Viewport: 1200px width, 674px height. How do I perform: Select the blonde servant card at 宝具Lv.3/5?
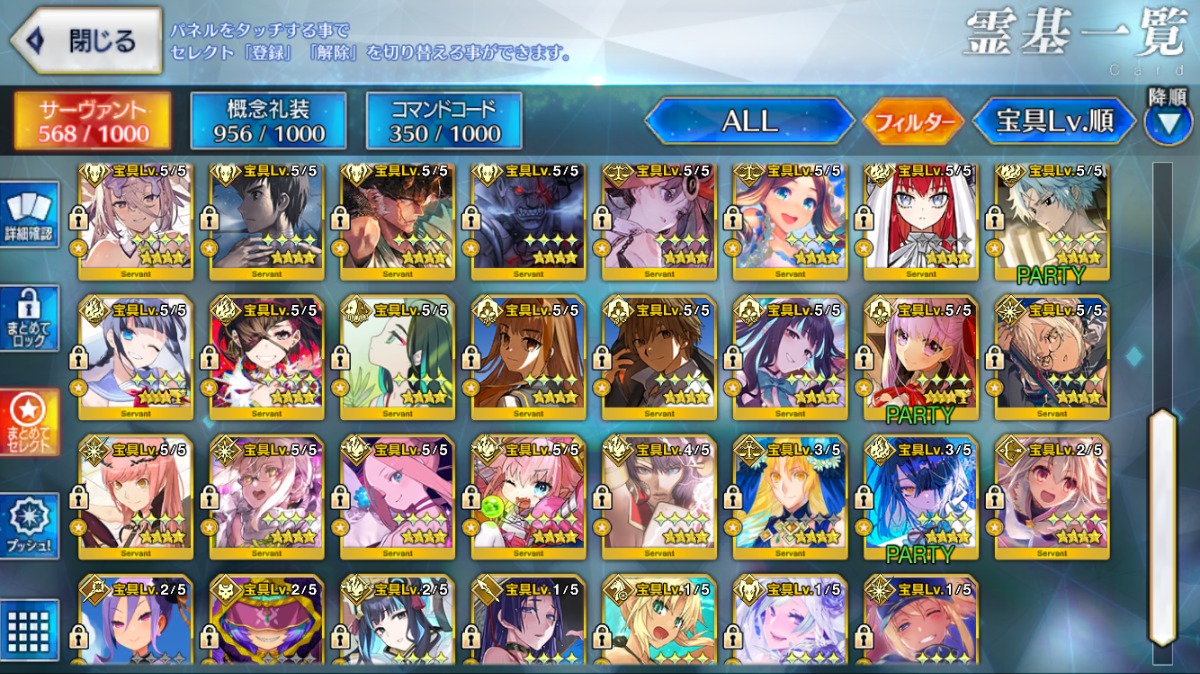pyautogui.click(x=790, y=497)
